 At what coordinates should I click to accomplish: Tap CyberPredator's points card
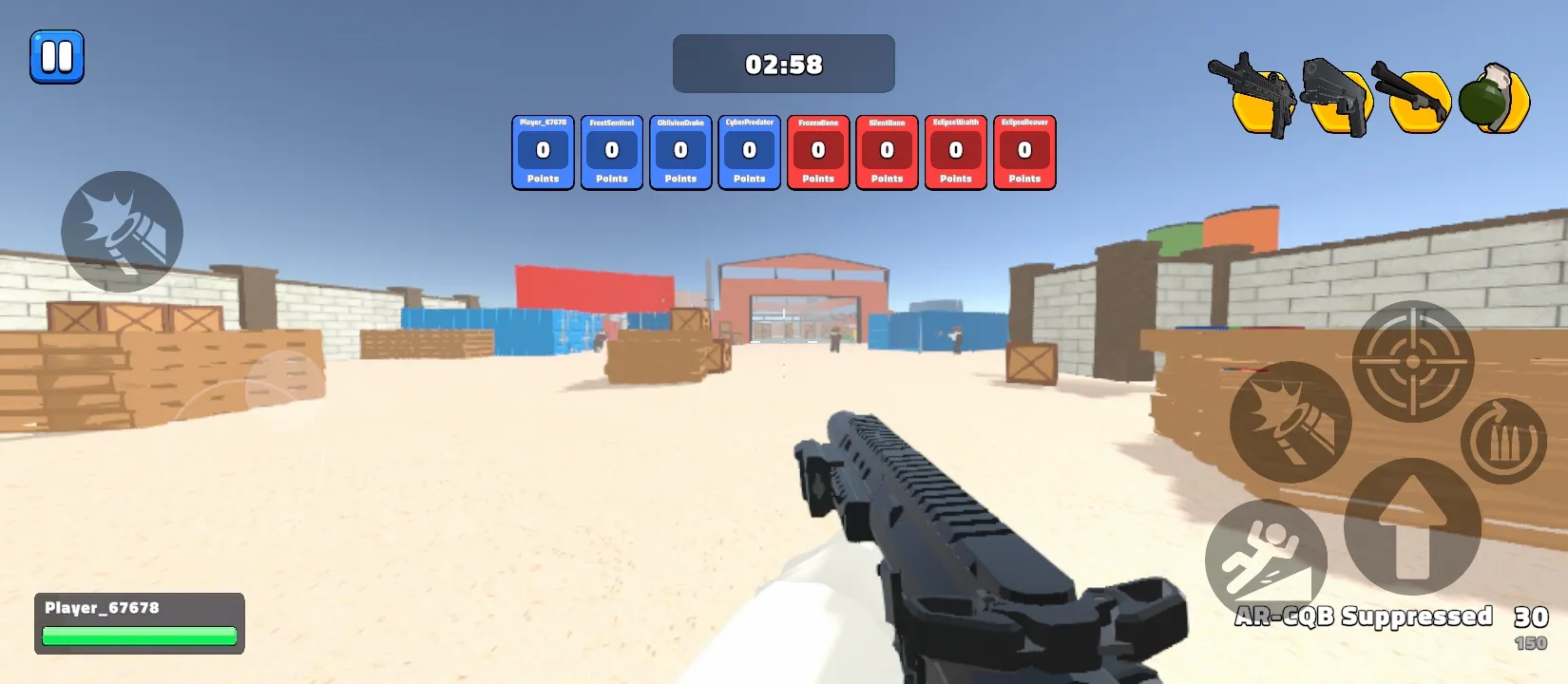click(x=749, y=152)
